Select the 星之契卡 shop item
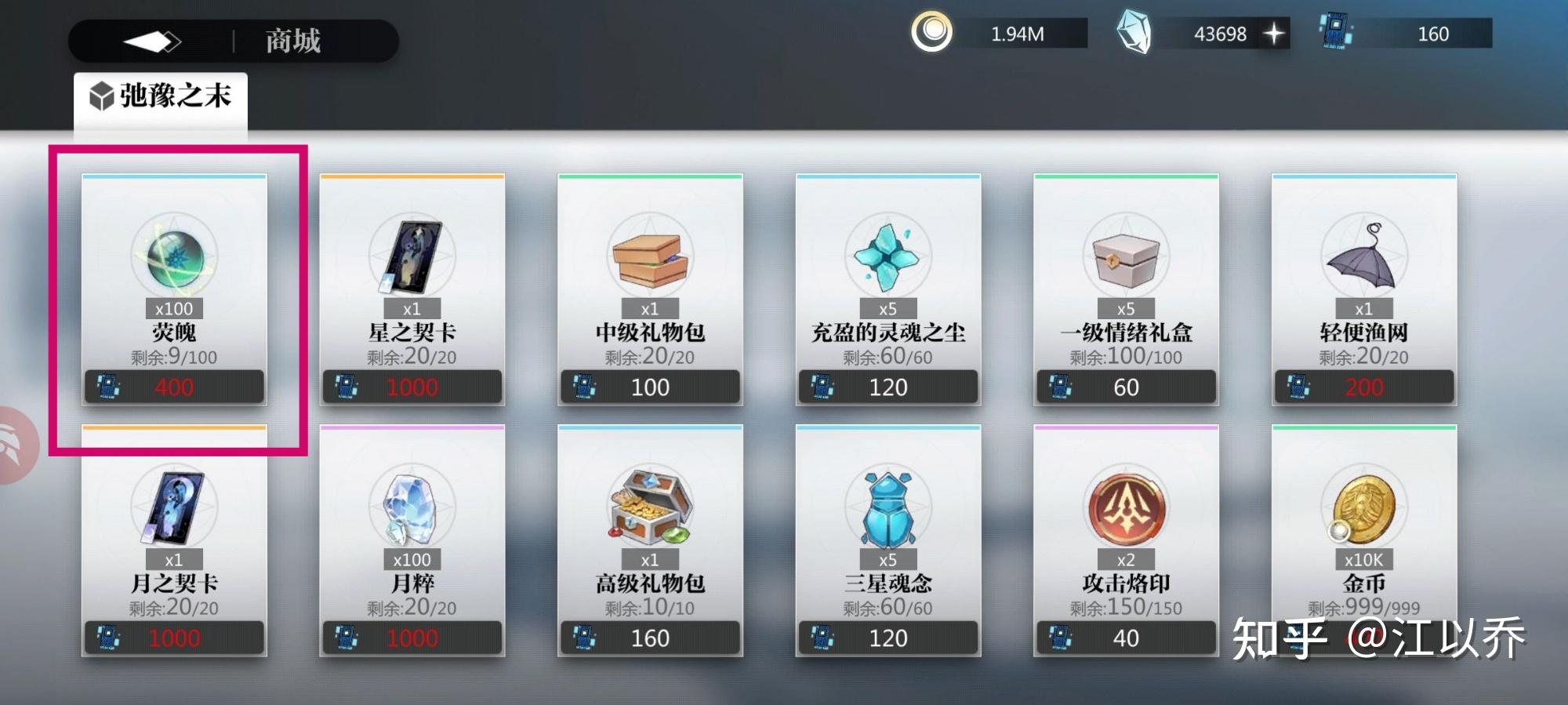 (412, 289)
